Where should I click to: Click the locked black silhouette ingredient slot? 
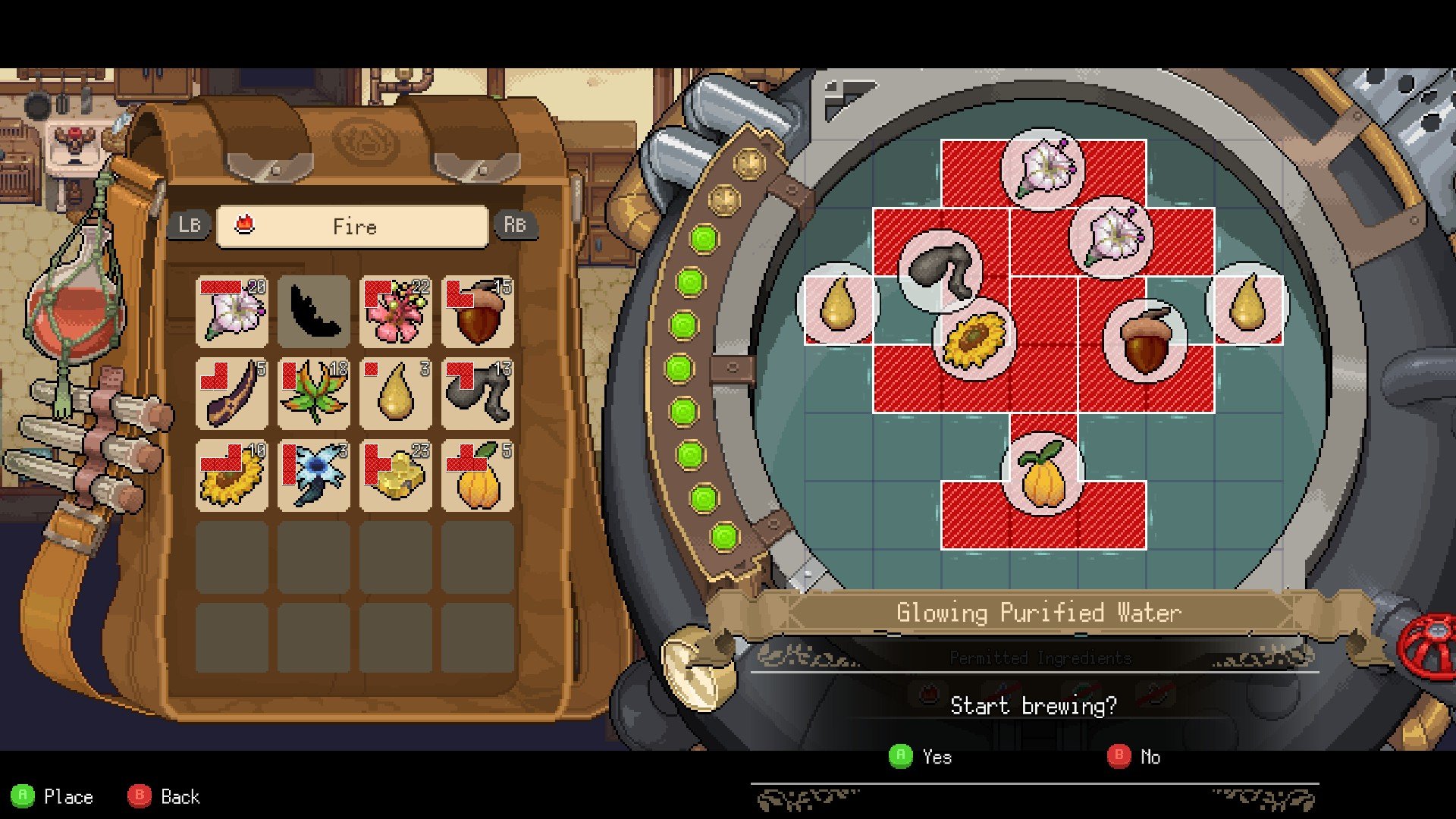[x=314, y=311]
